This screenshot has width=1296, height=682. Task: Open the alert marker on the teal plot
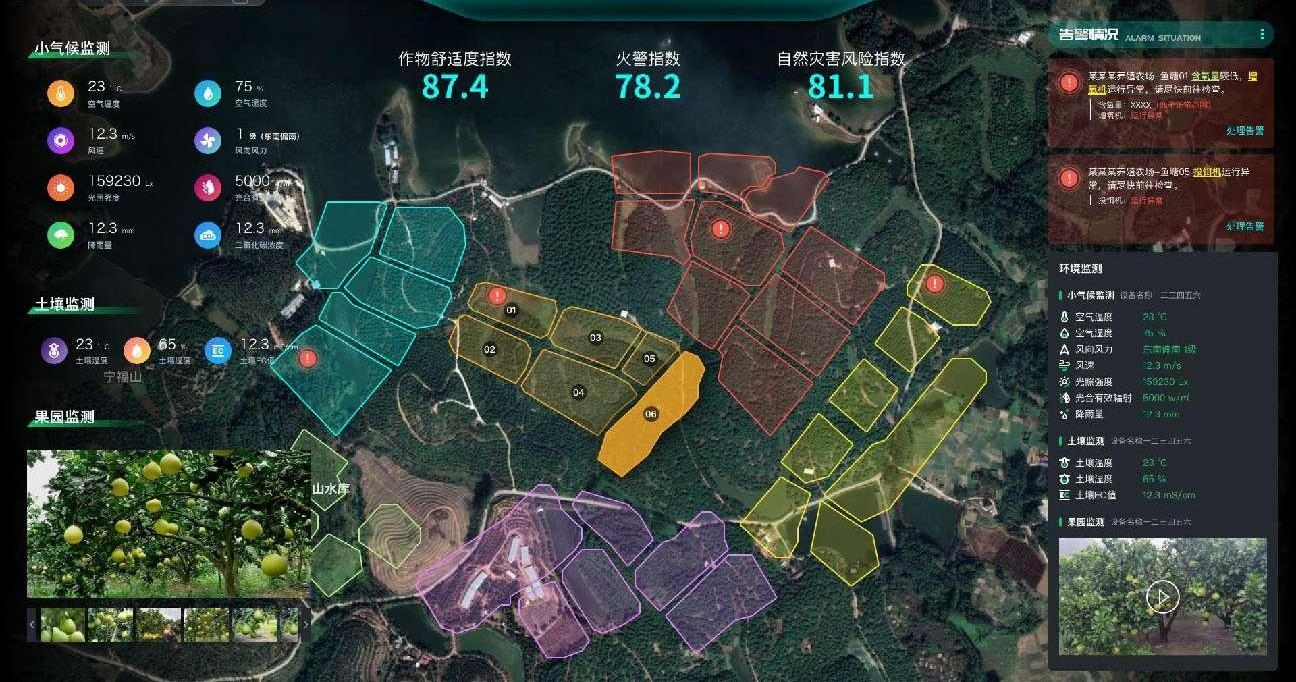(308, 357)
